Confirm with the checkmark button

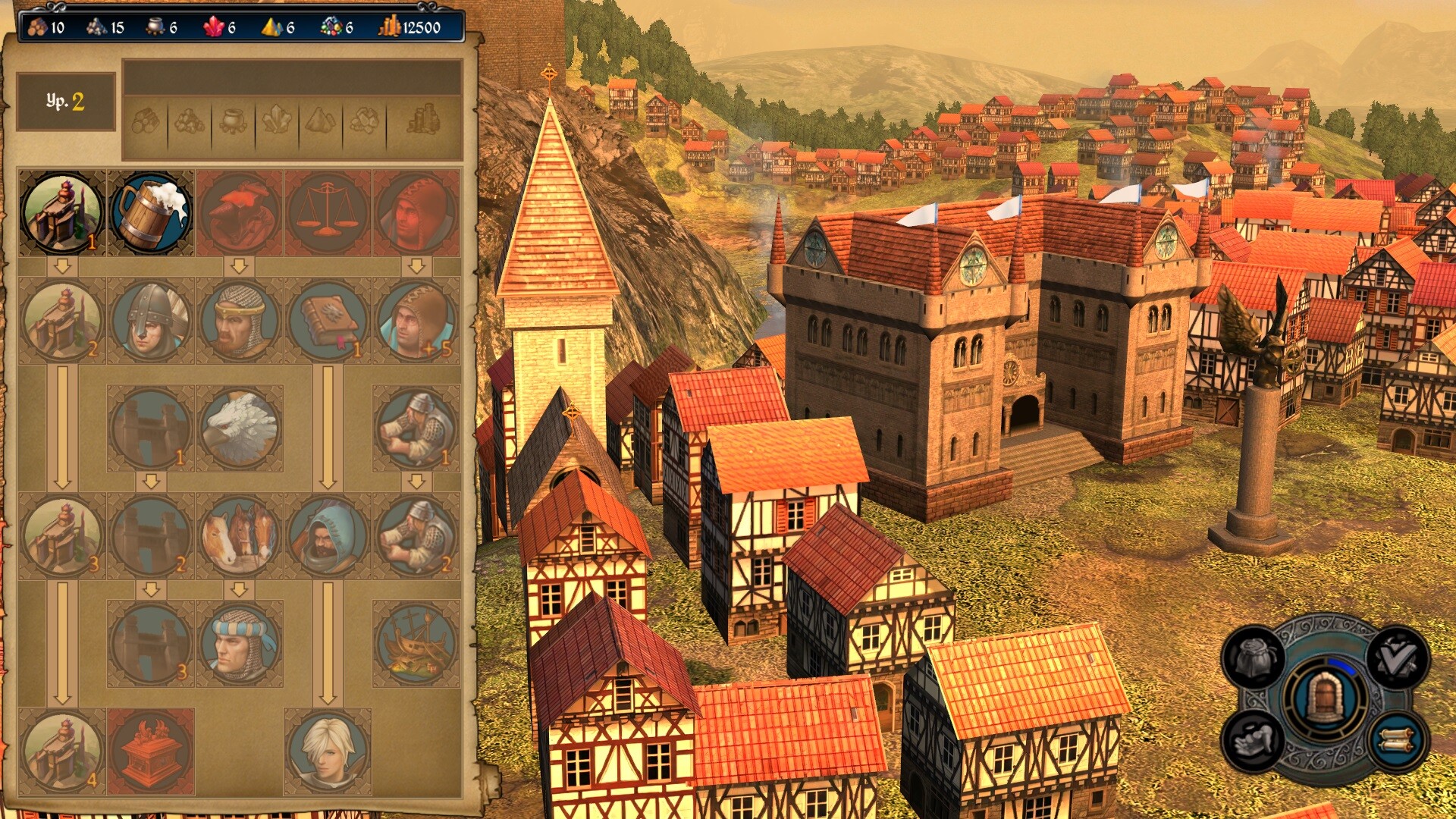pyautogui.click(x=1397, y=658)
